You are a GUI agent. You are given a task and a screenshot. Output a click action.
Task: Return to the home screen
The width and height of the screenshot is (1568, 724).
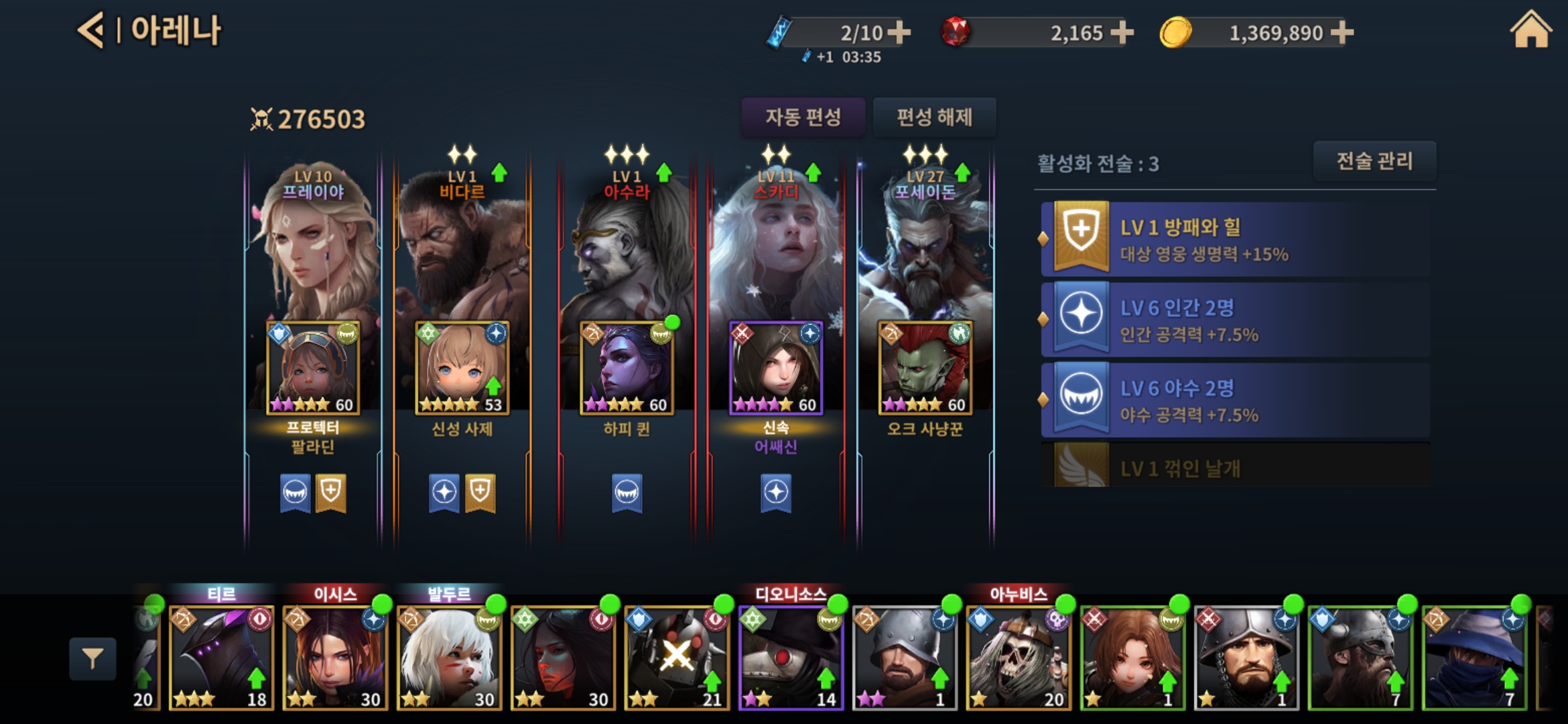pos(1530,31)
